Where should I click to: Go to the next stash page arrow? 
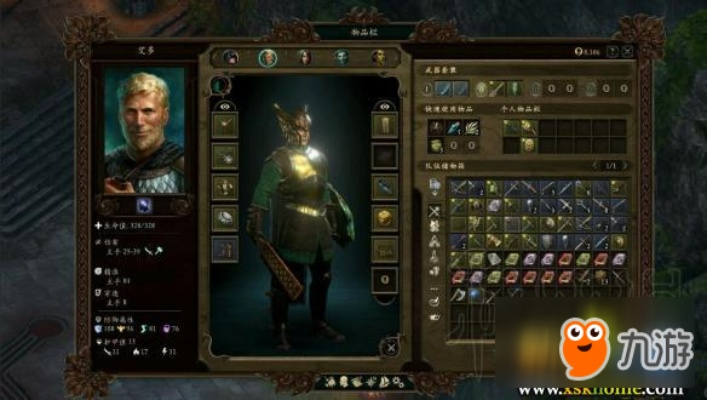point(624,163)
